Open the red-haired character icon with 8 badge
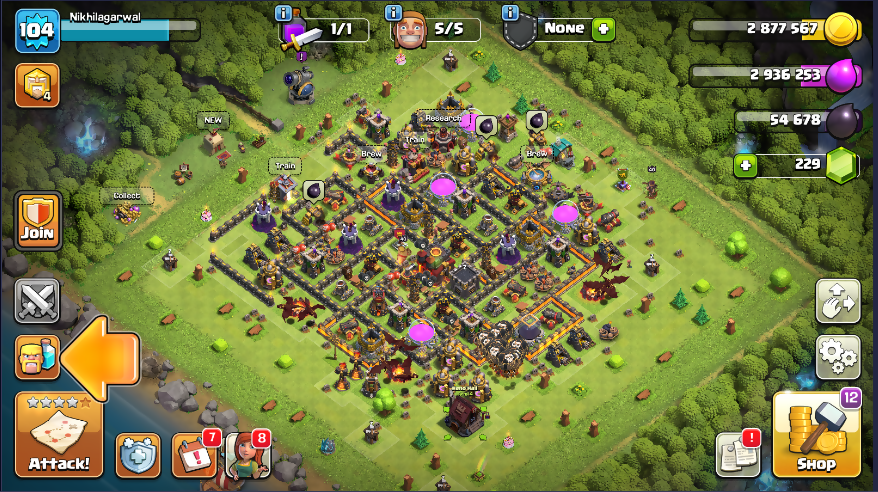Image resolution: width=878 pixels, height=492 pixels. coord(247,455)
